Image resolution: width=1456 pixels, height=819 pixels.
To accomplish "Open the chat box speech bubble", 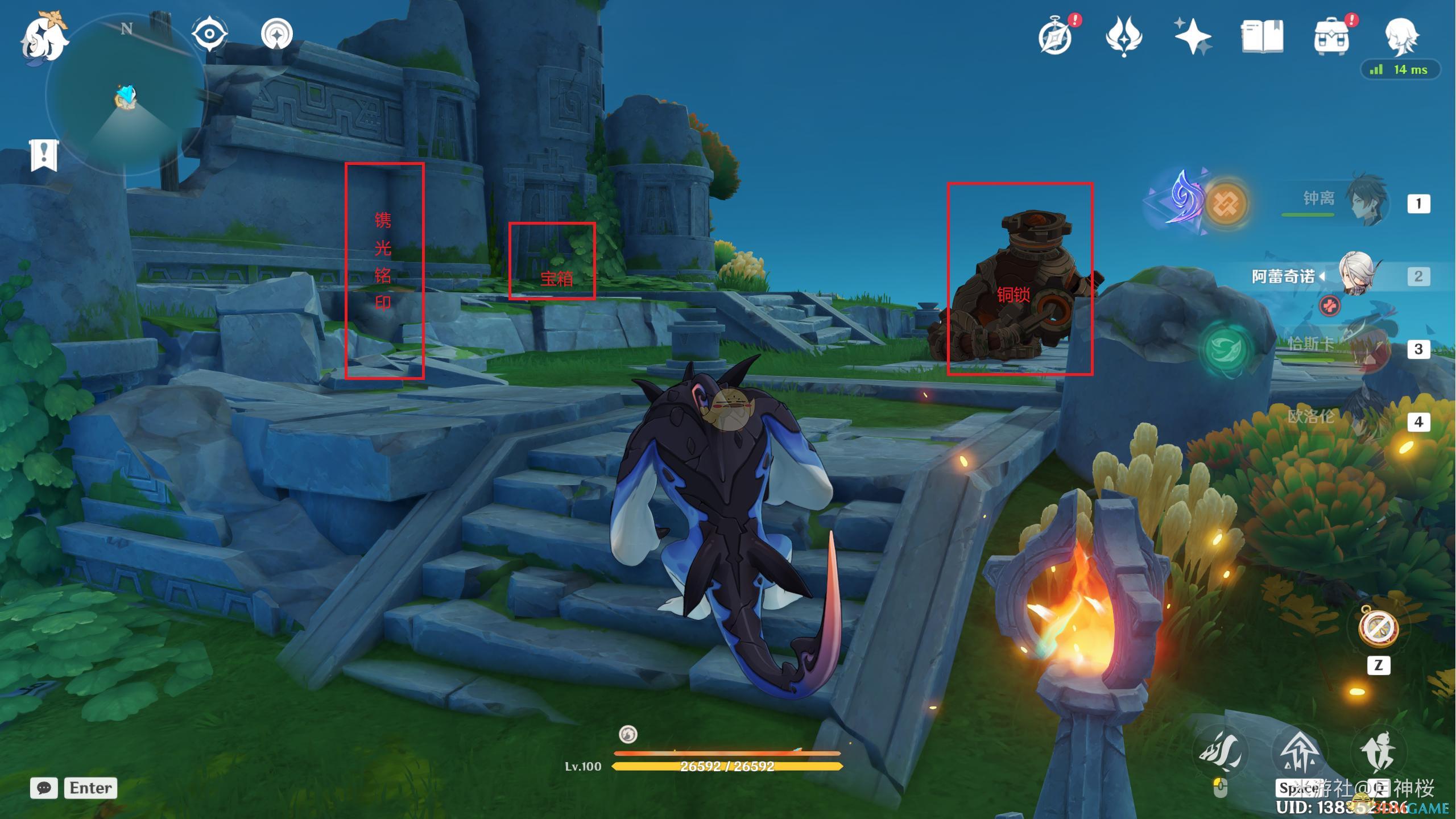I will [44, 788].
